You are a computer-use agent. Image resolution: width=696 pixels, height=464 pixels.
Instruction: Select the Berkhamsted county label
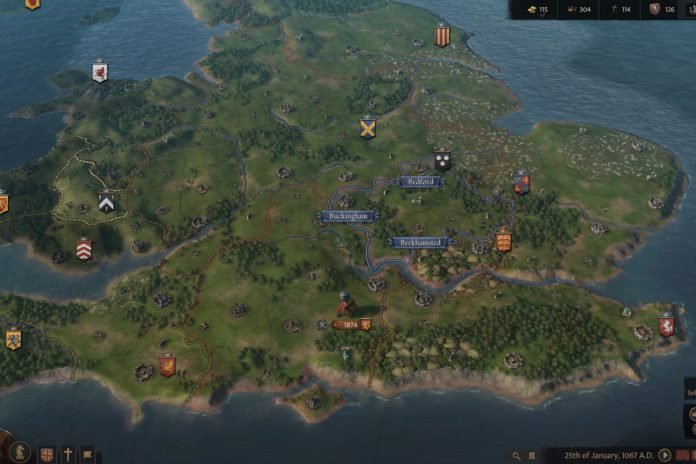point(419,242)
